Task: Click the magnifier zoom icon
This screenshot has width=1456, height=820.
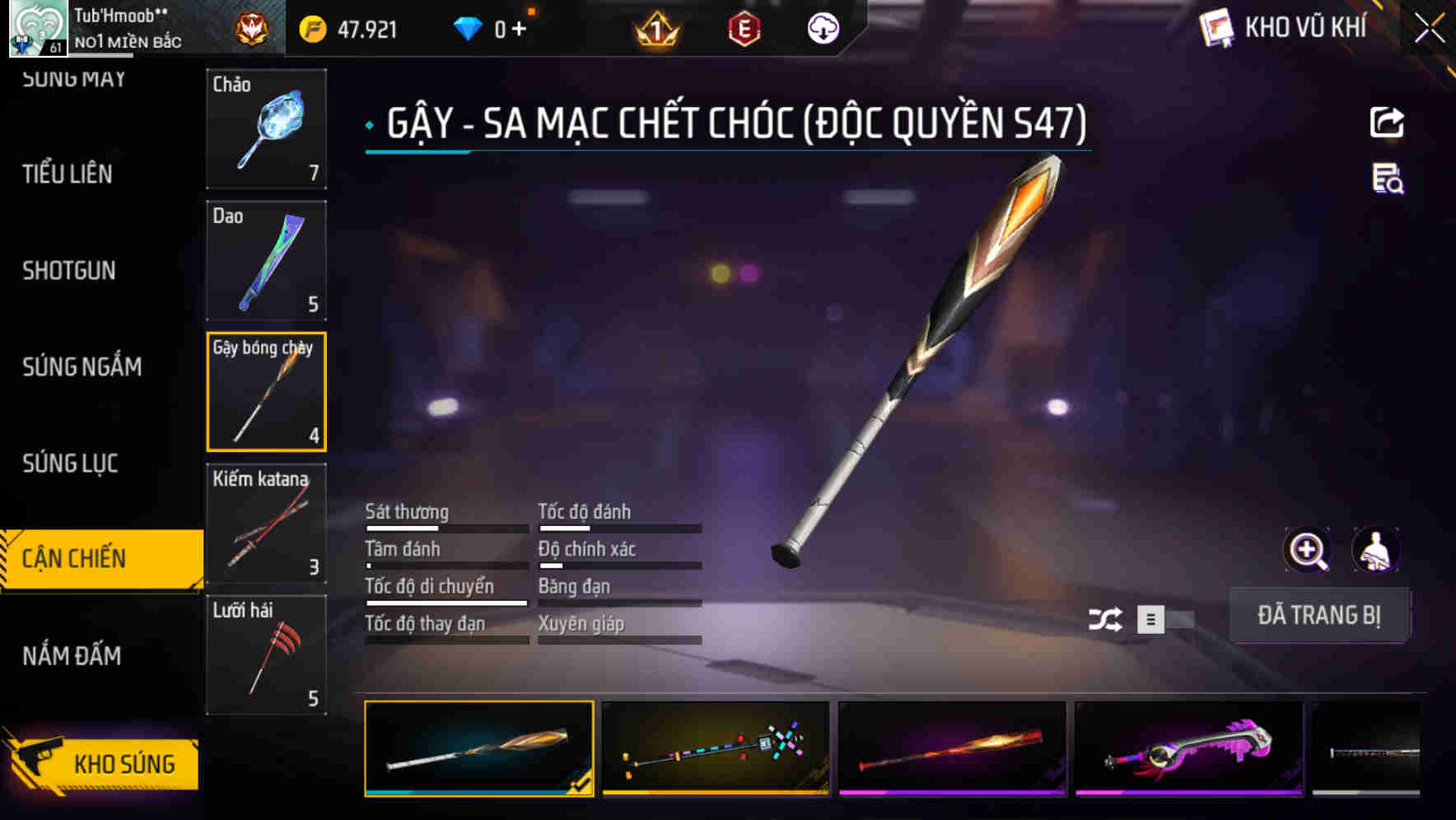Action: point(1307,549)
